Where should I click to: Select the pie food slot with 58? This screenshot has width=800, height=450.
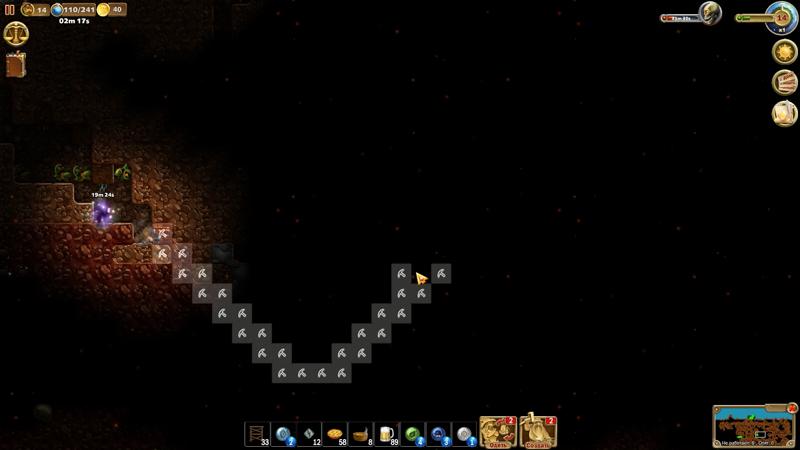coord(335,434)
